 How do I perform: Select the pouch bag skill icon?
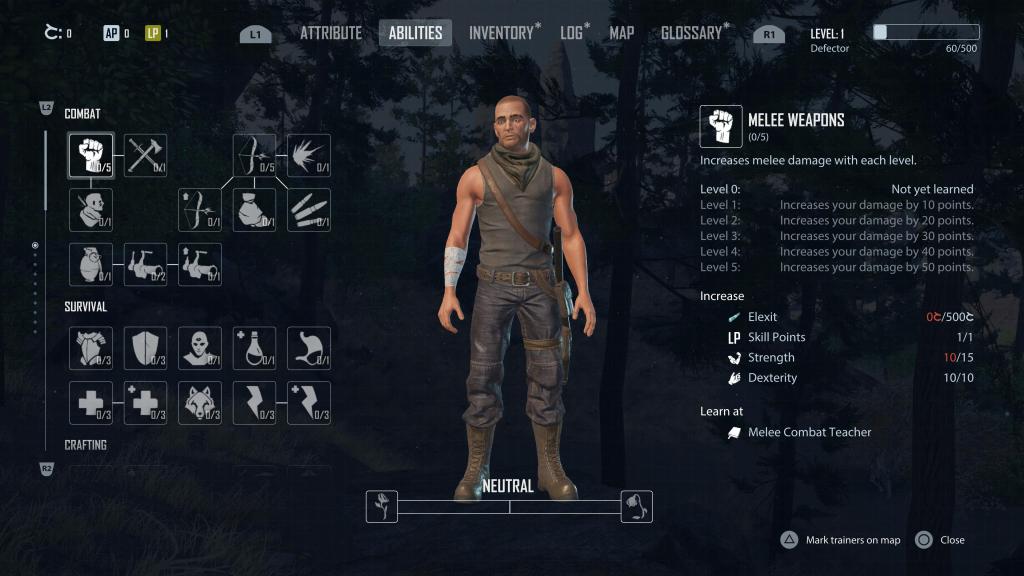click(x=254, y=210)
